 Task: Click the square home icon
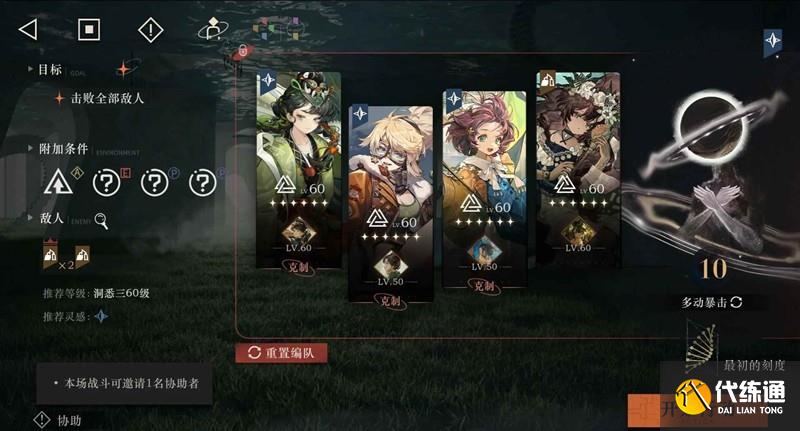(x=89, y=29)
